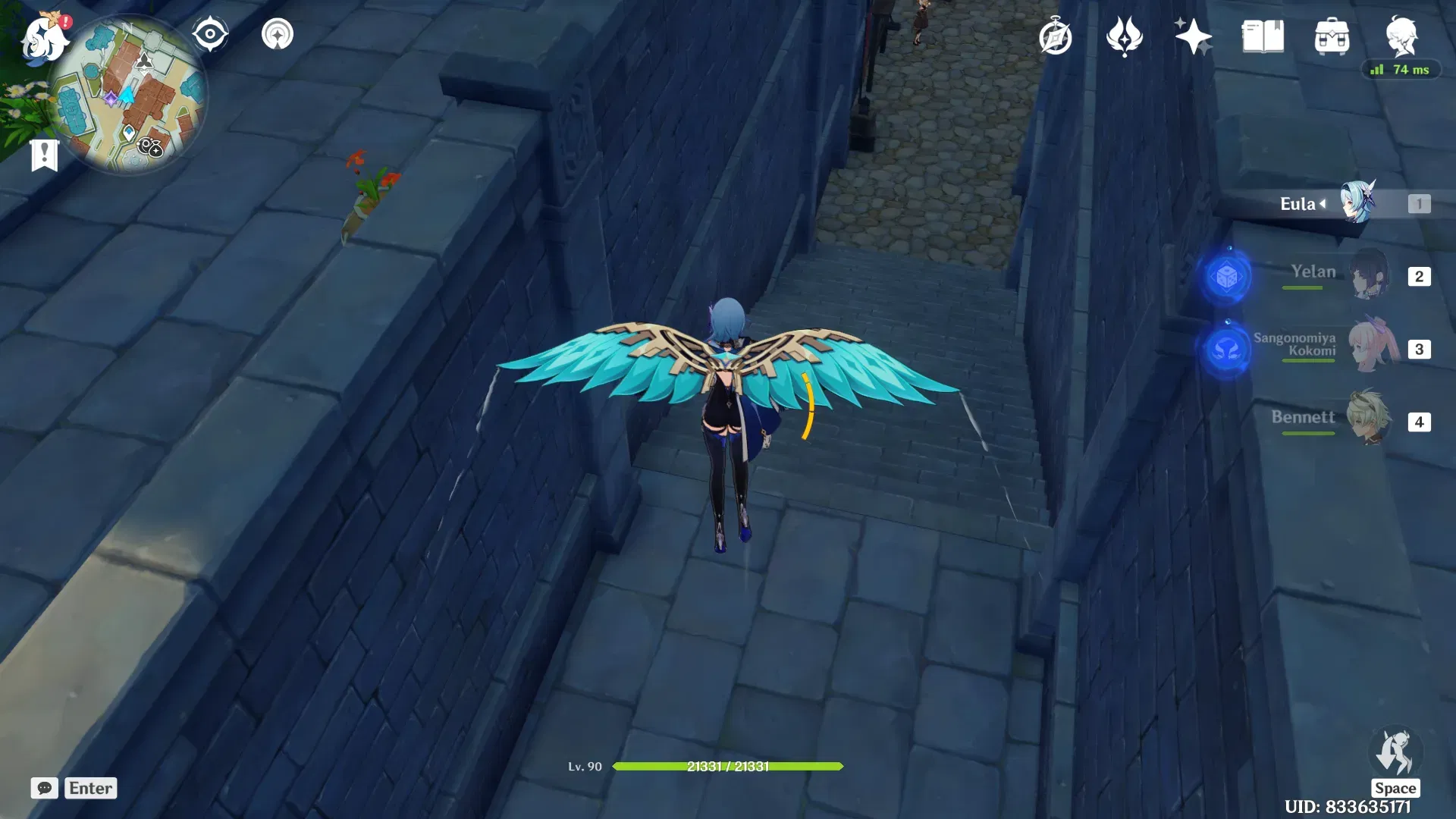Click the minimap to open the map

(x=133, y=91)
